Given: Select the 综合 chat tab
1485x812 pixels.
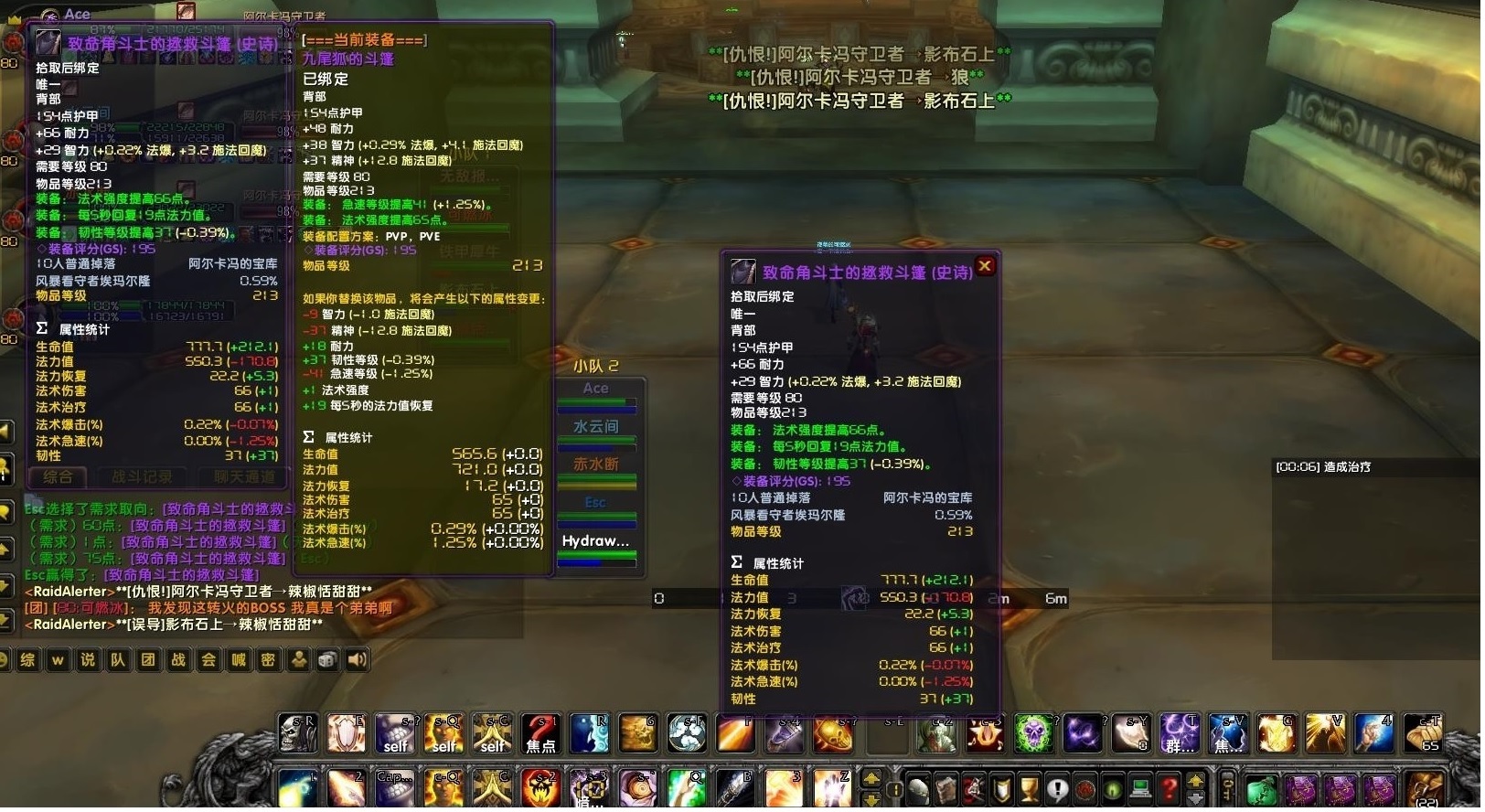Looking at the screenshot, I should click(x=58, y=476).
